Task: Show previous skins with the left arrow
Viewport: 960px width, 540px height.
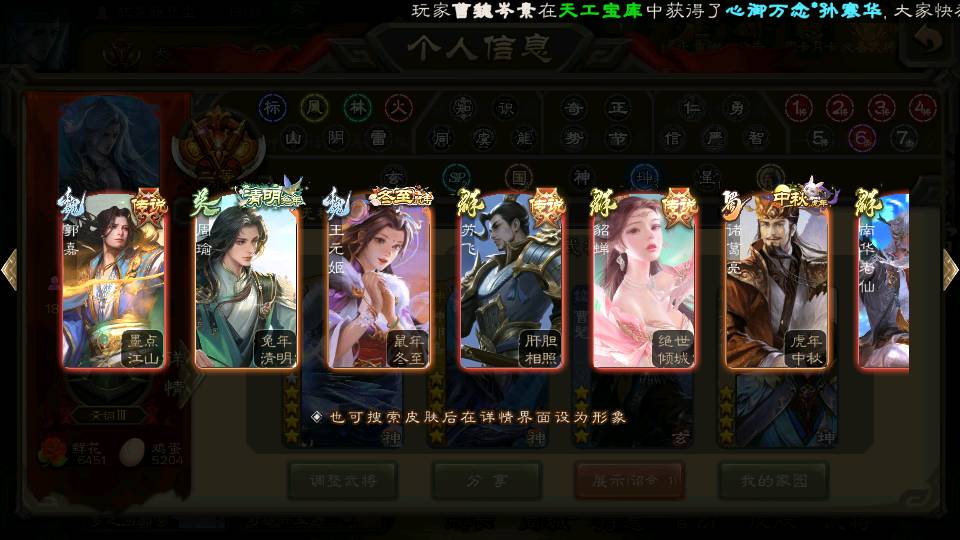Action: tap(9, 270)
